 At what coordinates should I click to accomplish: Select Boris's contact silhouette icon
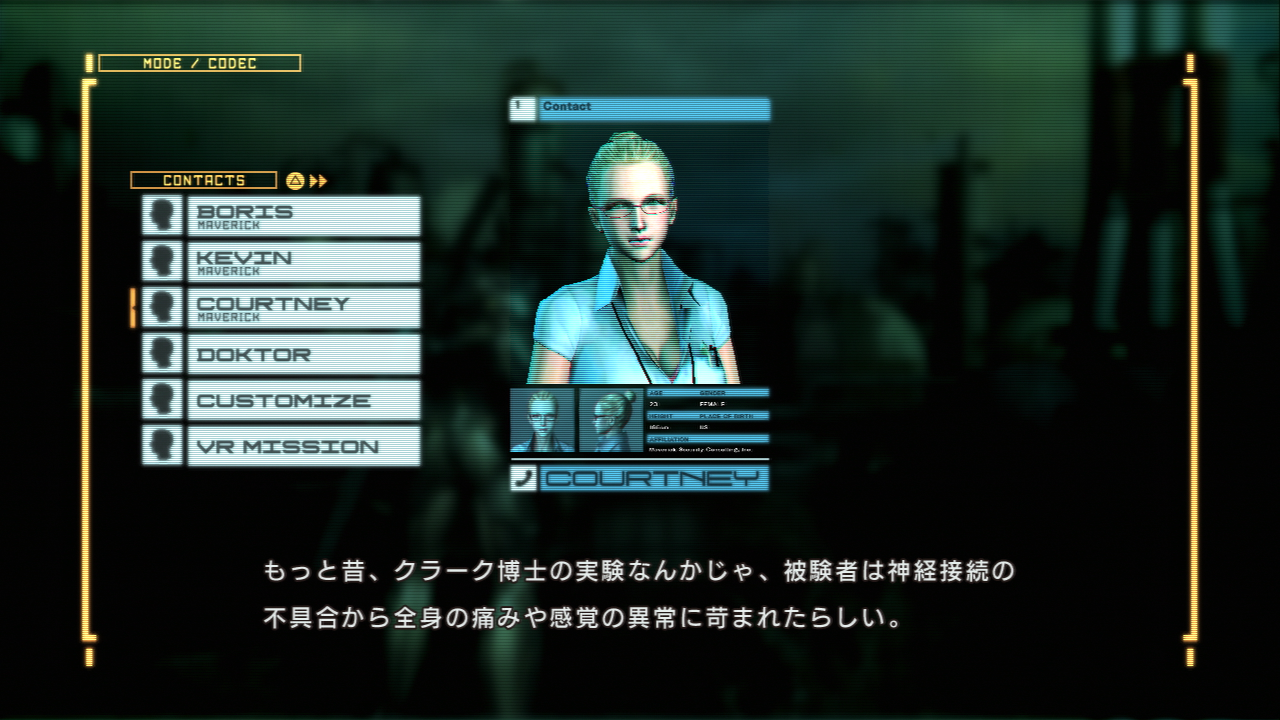(162, 214)
